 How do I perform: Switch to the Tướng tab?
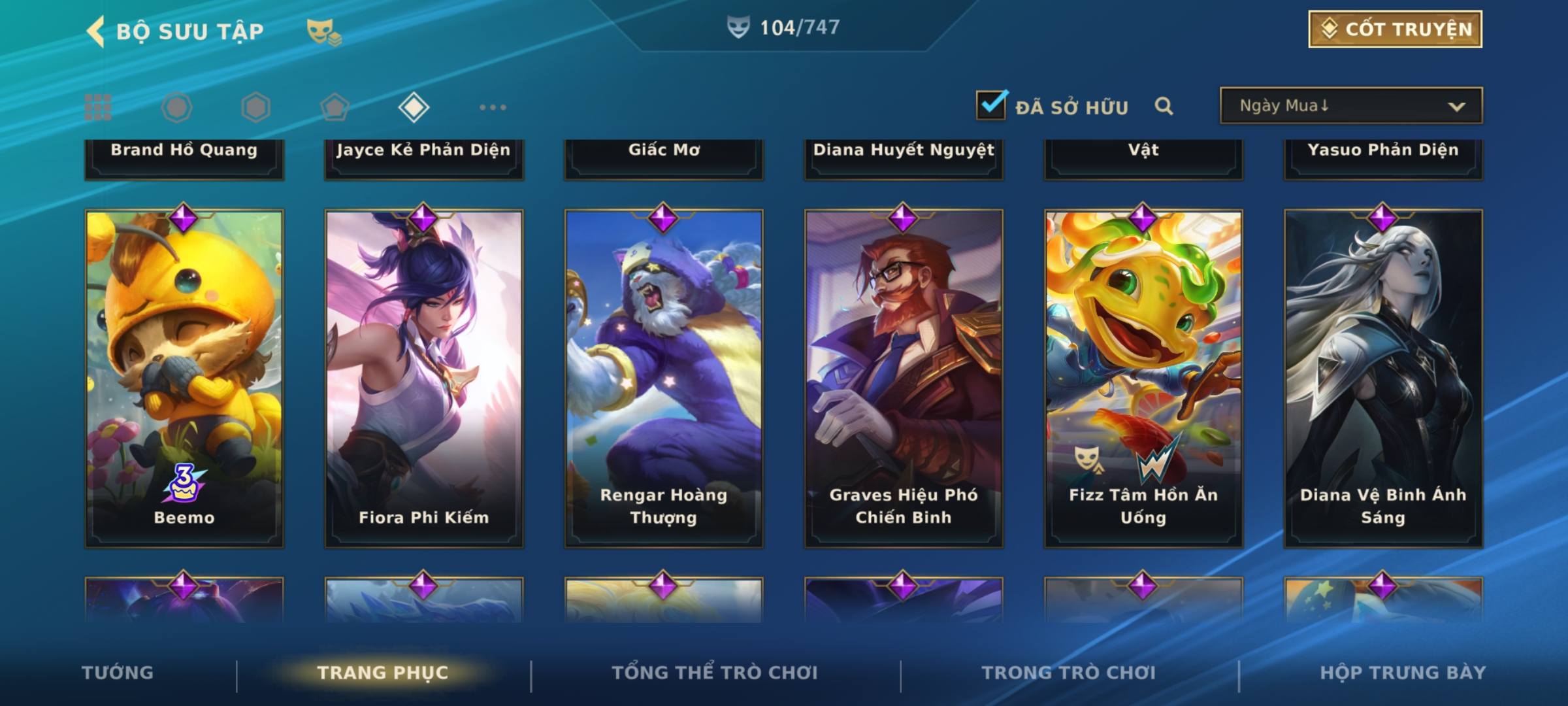pyautogui.click(x=118, y=673)
